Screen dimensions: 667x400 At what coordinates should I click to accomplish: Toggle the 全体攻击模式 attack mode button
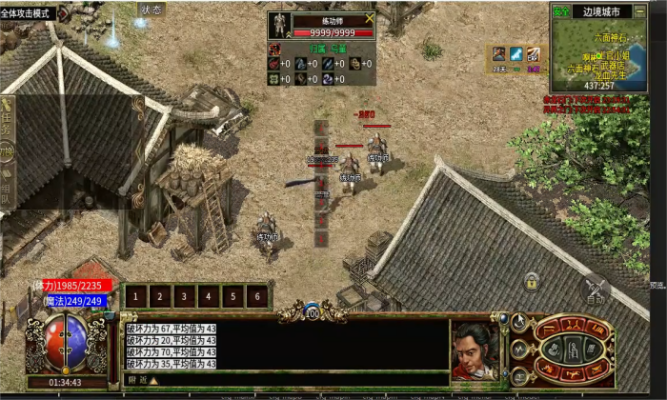[x=28, y=14]
